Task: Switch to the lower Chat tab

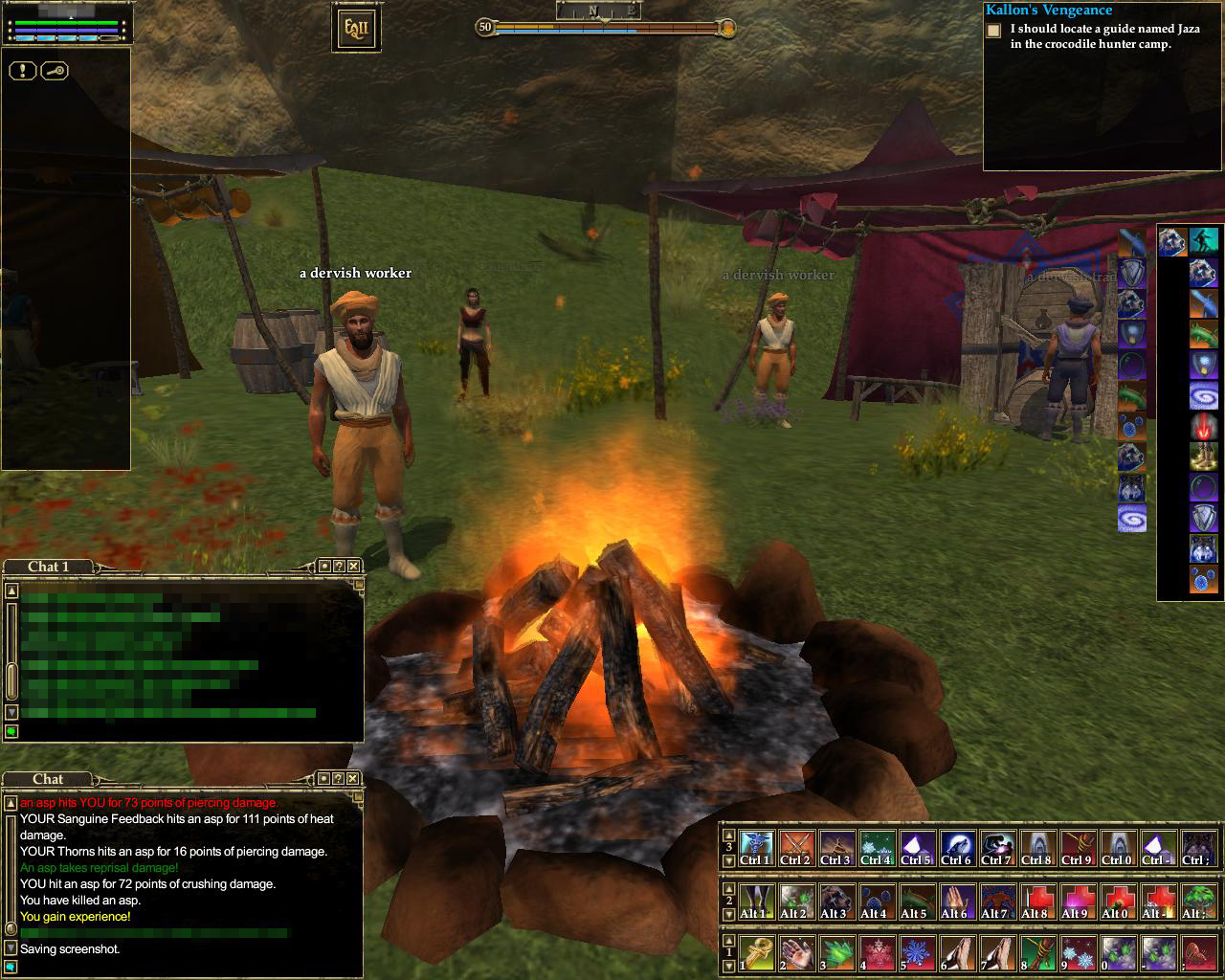Action: click(48, 779)
